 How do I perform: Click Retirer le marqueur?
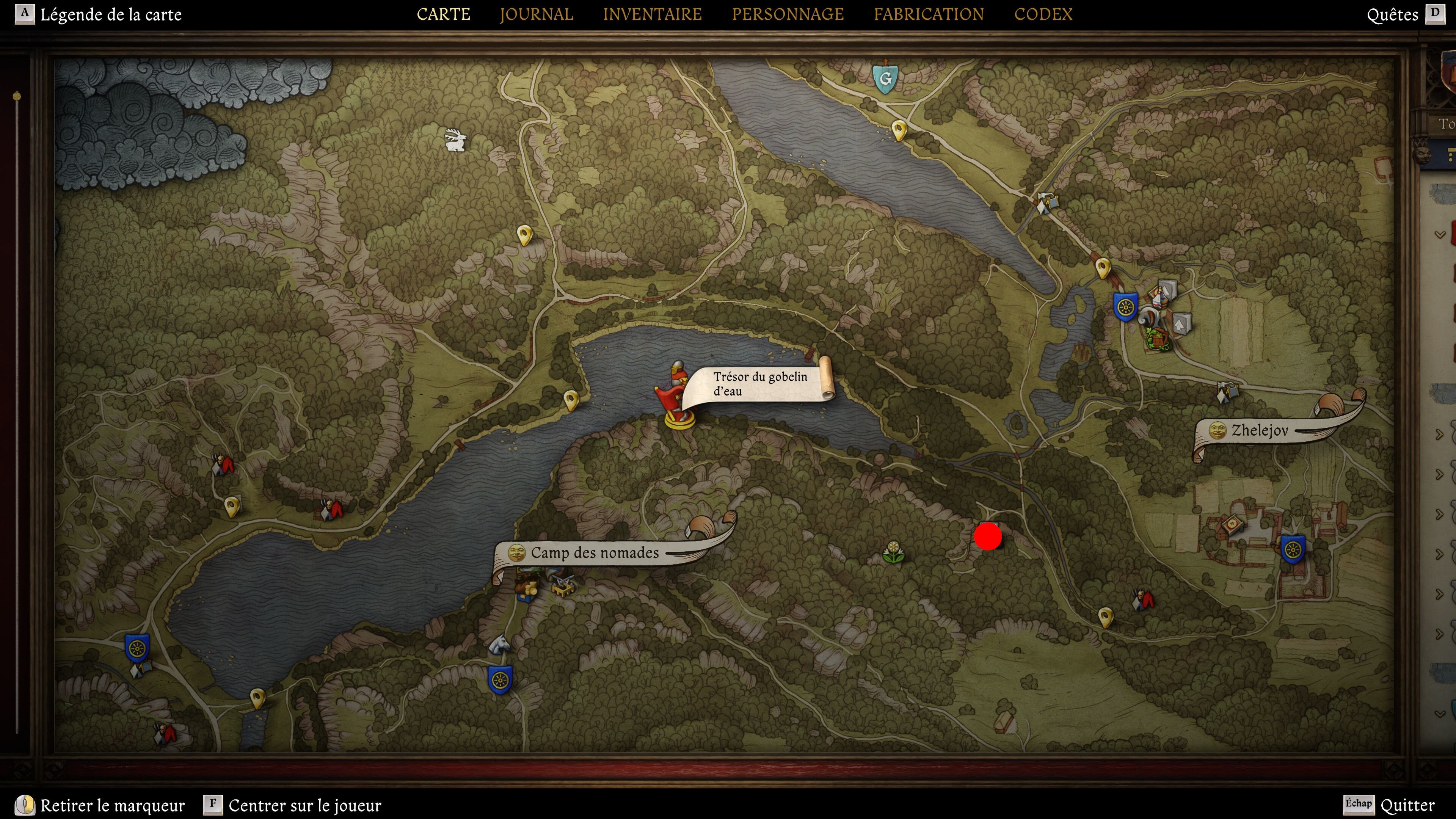[112, 805]
